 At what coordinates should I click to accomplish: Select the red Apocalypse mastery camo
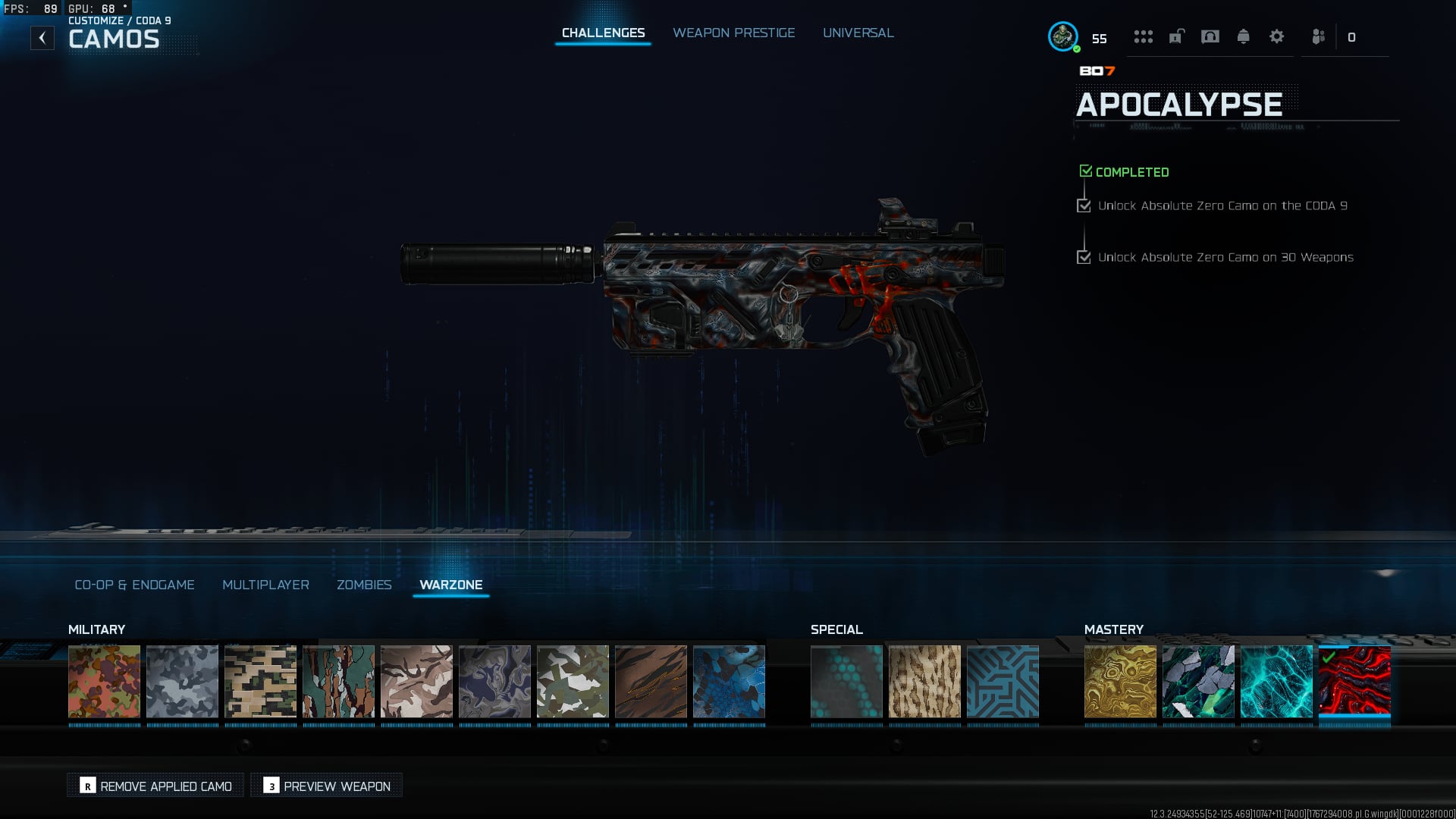tap(1354, 681)
